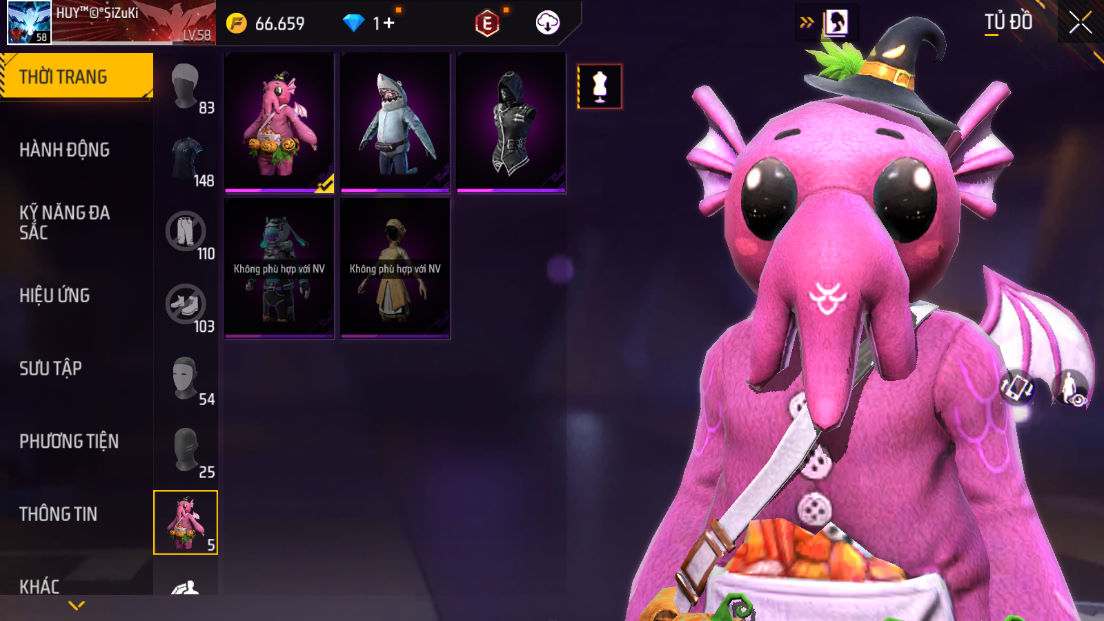
Task: Open the cloud download icon
Action: 548,23
